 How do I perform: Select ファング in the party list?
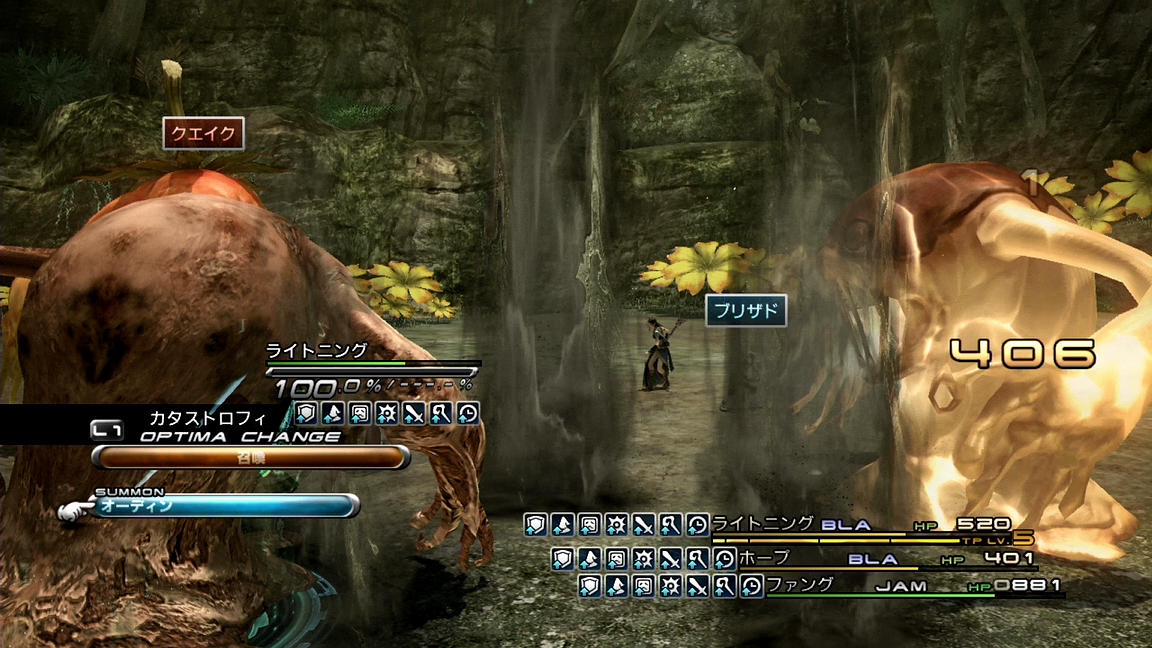(x=800, y=585)
